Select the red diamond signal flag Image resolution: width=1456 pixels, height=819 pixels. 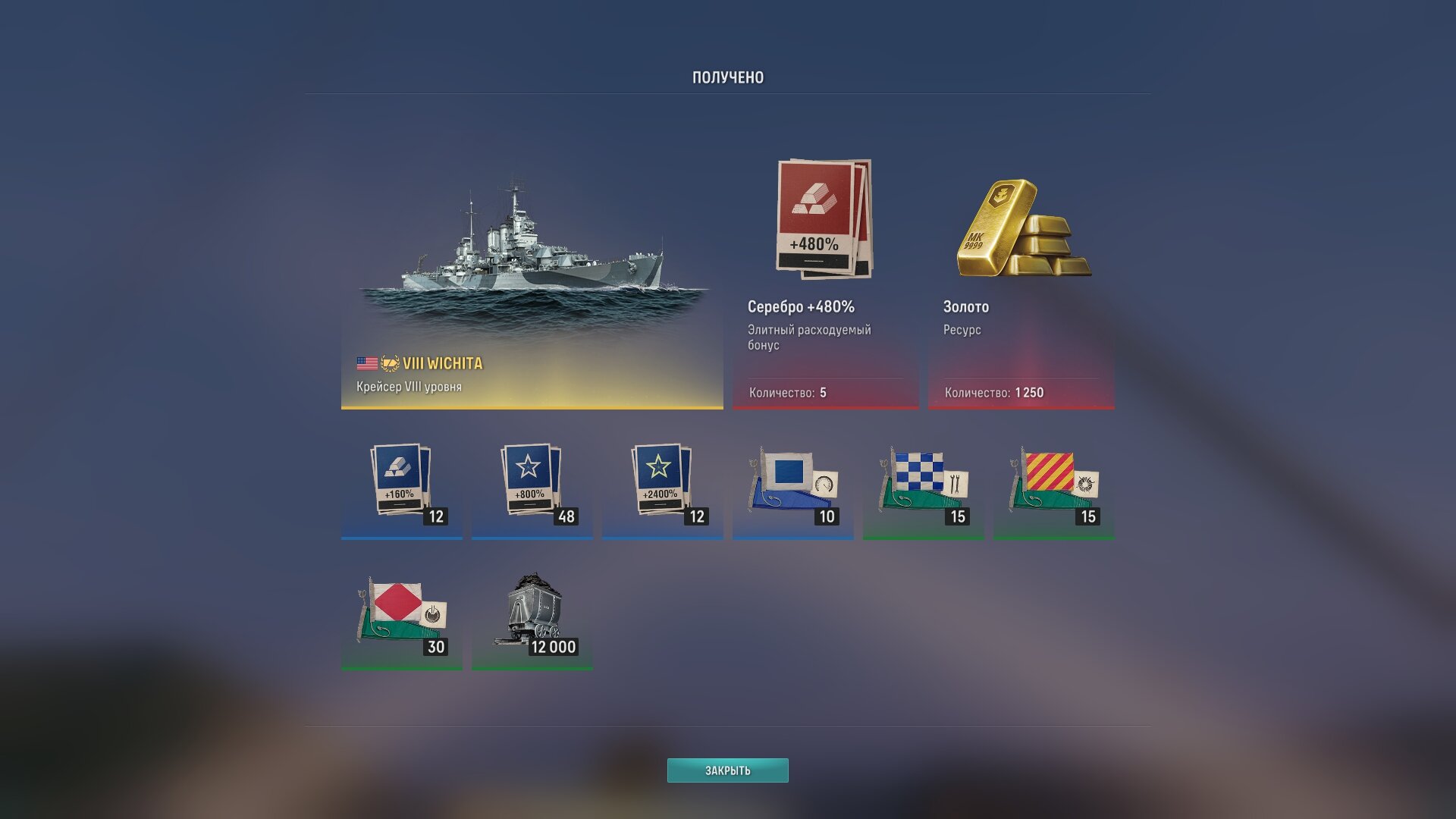tap(401, 616)
